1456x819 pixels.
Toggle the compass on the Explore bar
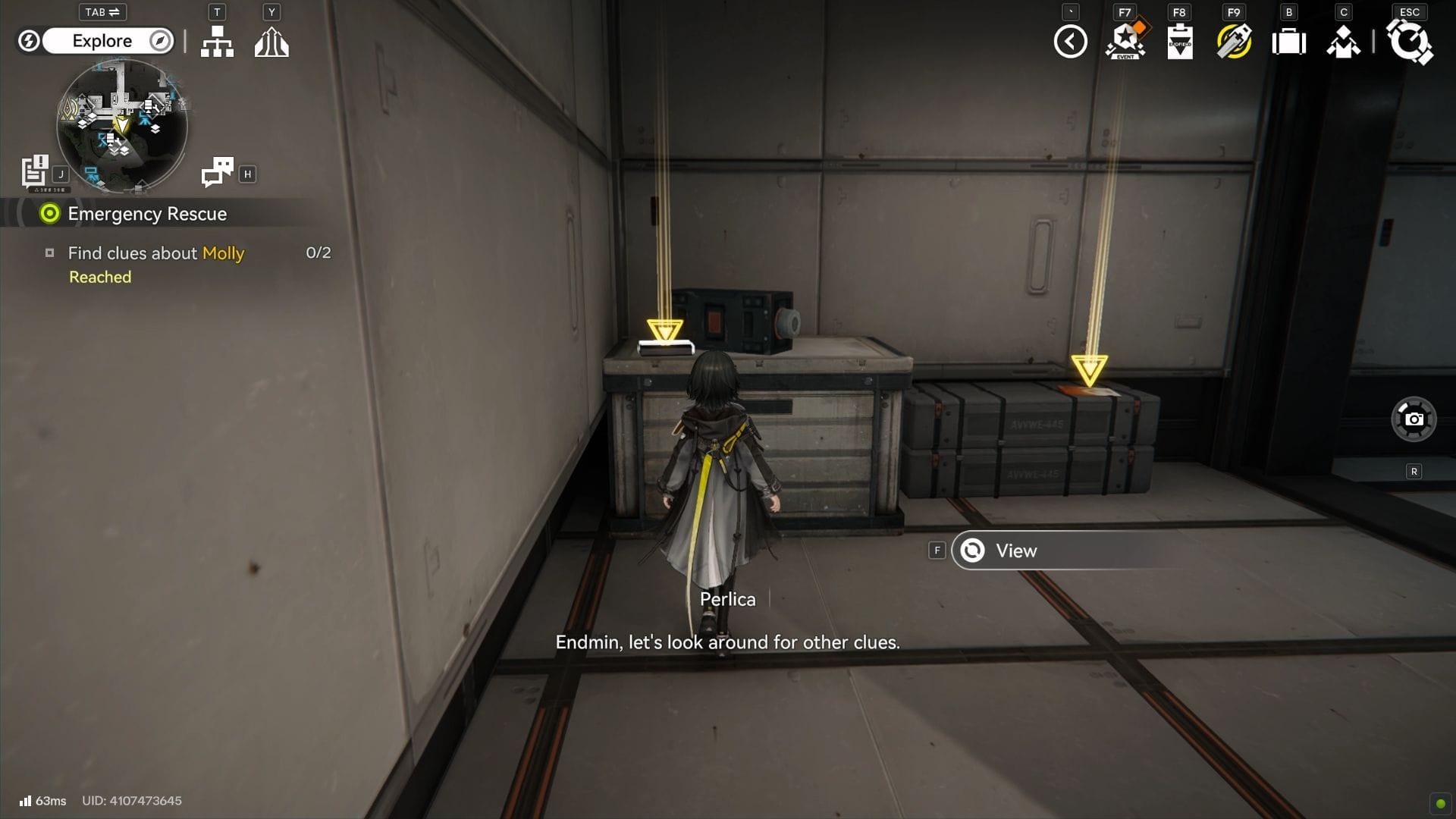point(159,41)
